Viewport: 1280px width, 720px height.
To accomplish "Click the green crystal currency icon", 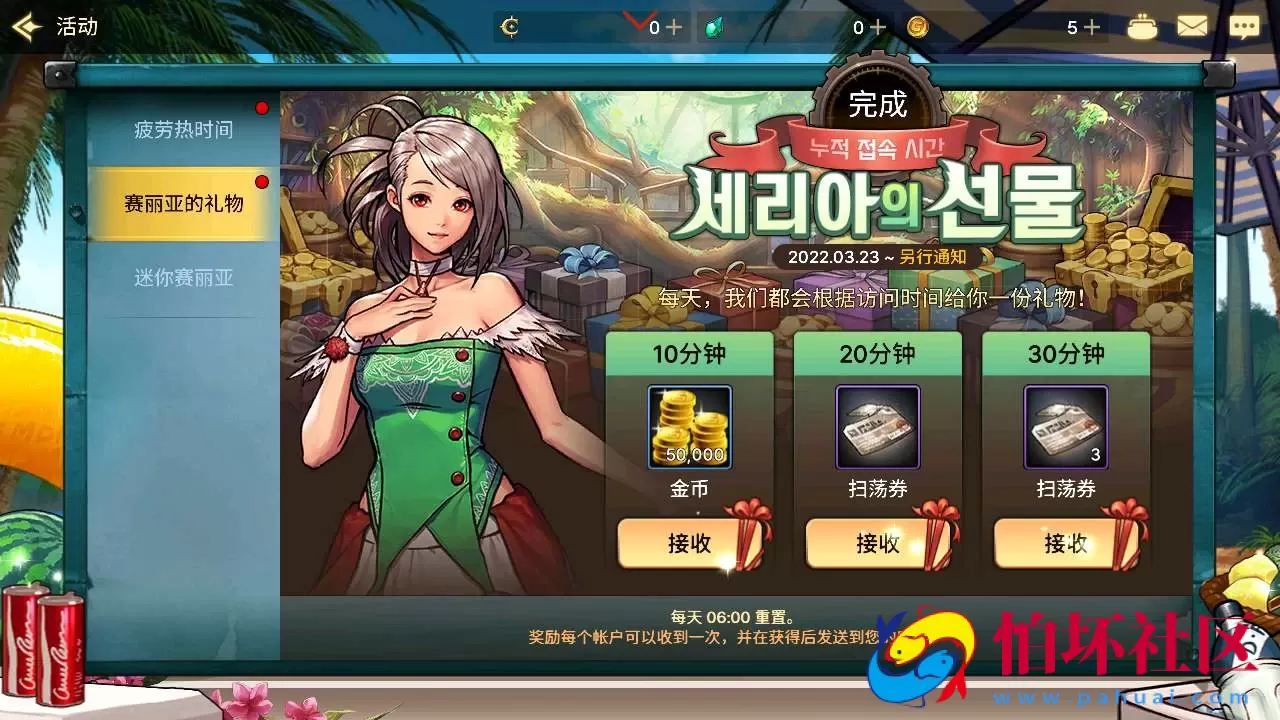I will [x=716, y=26].
